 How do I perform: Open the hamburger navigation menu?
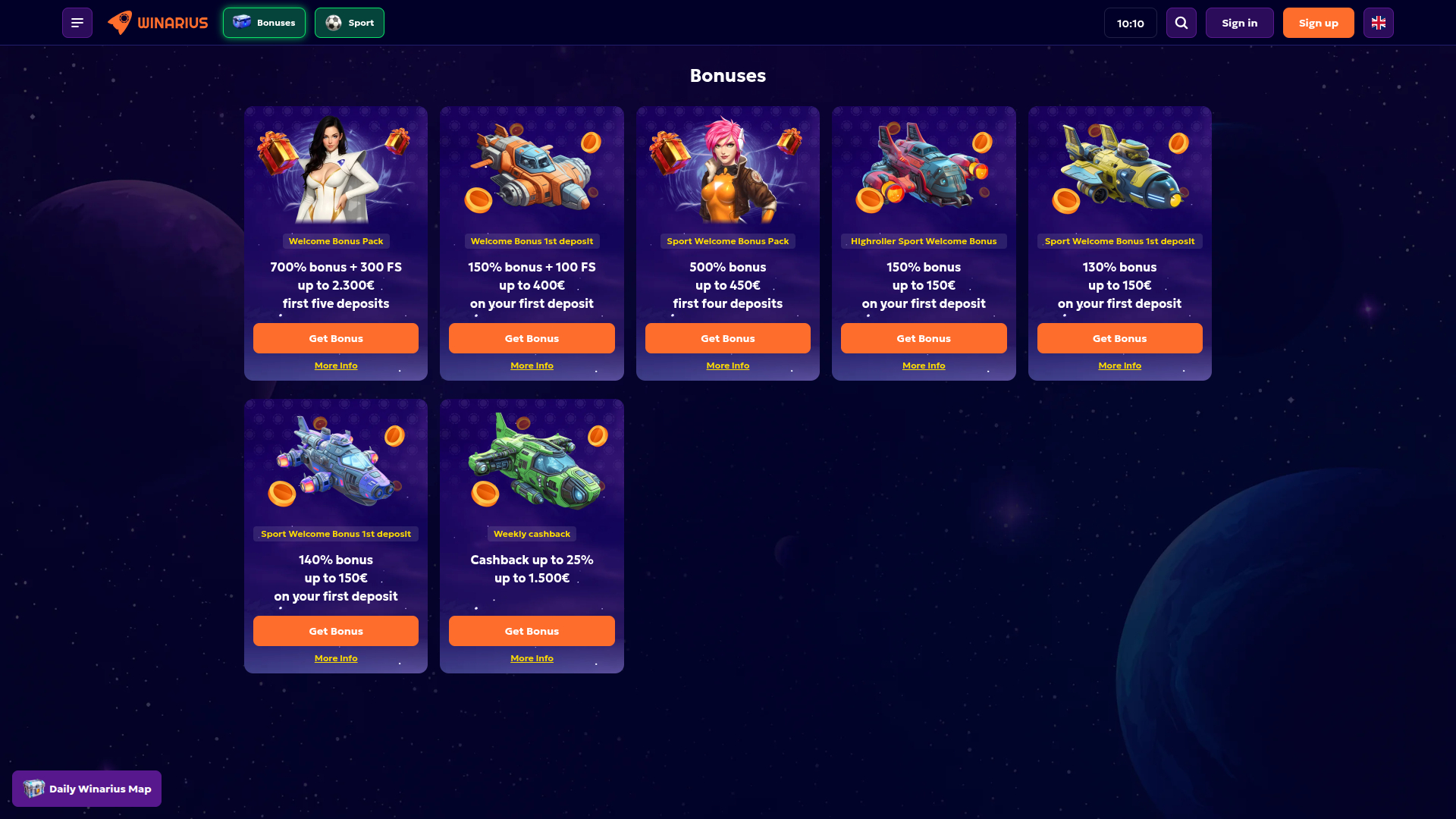pyautogui.click(x=77, y=22)
